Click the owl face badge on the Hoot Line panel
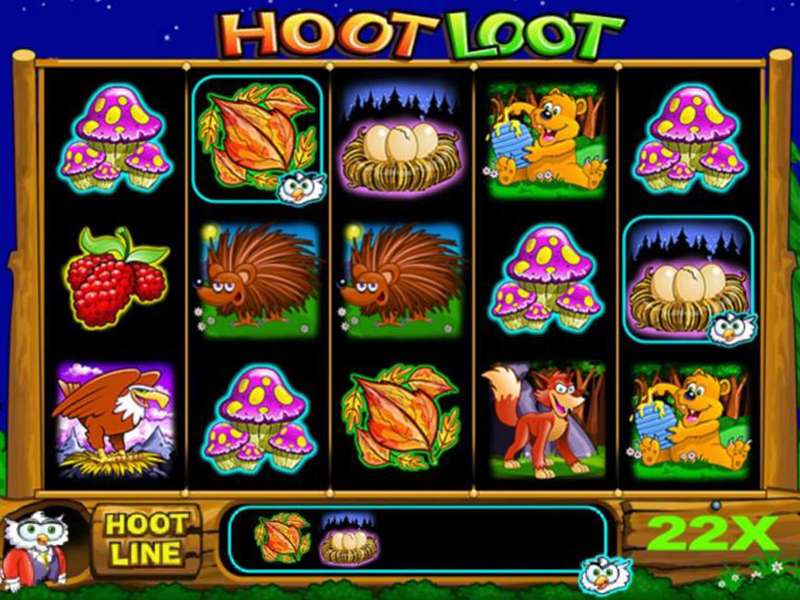The height and width of the screenshot is (600, 800). pos(604,575)
